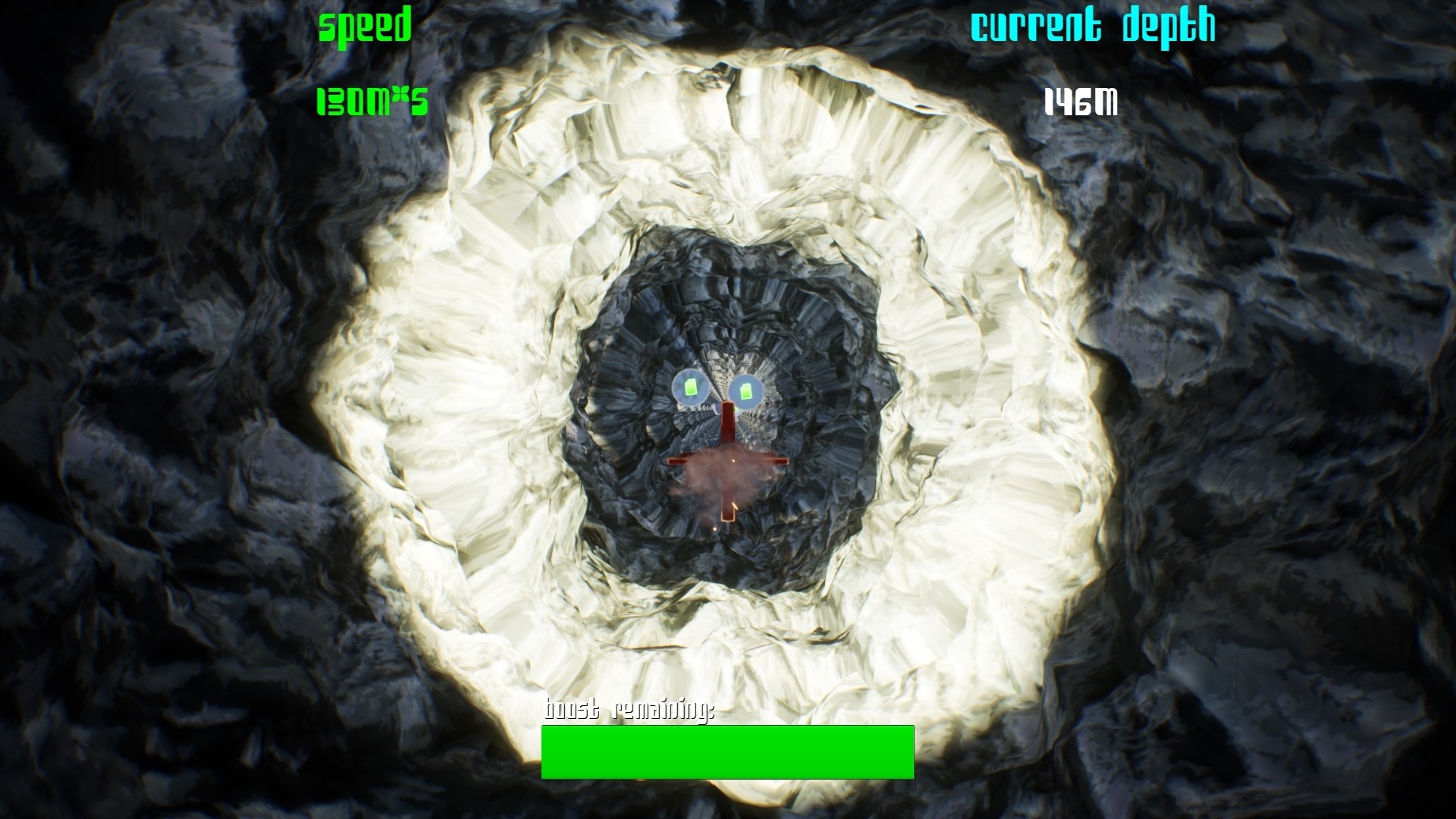Select the green battery icon inside the right orb

[747, 394]
